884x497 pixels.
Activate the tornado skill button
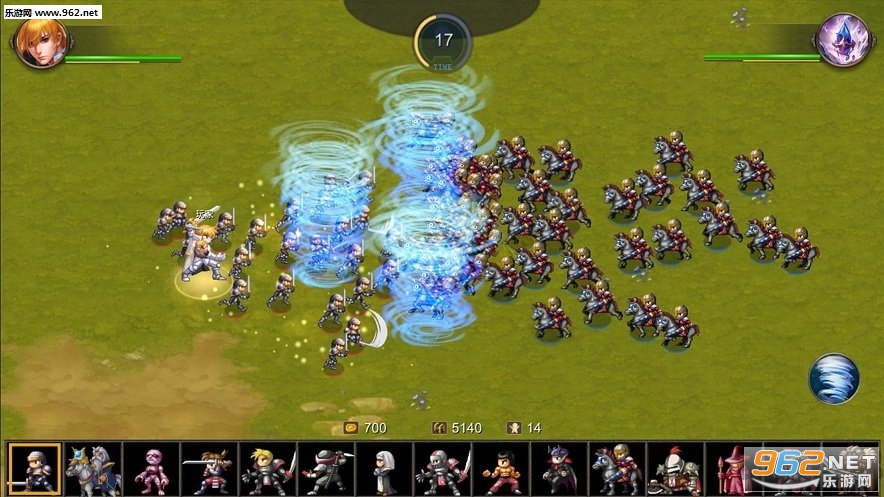(833, 378)
